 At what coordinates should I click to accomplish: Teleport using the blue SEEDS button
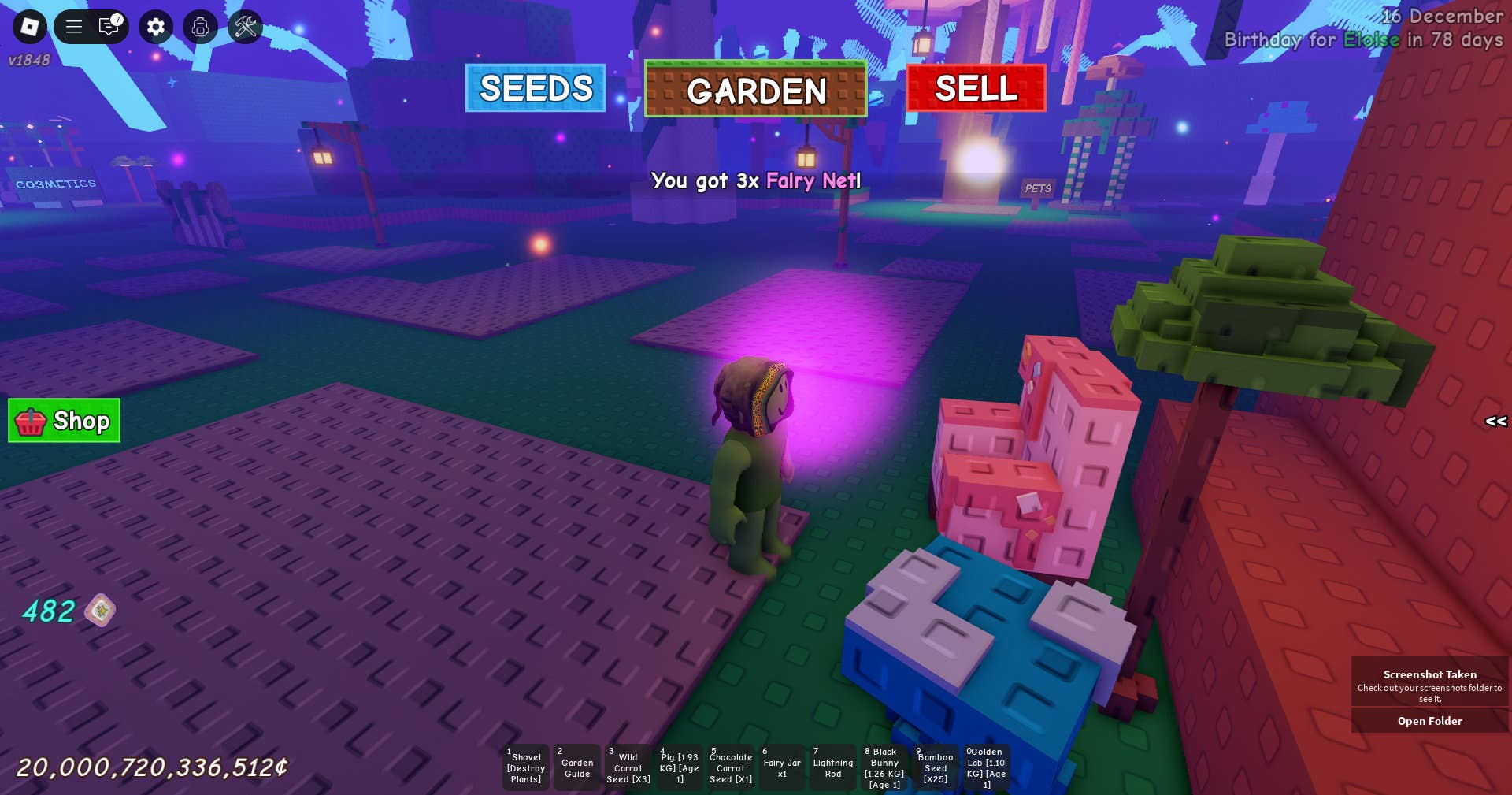click(535, 88)
